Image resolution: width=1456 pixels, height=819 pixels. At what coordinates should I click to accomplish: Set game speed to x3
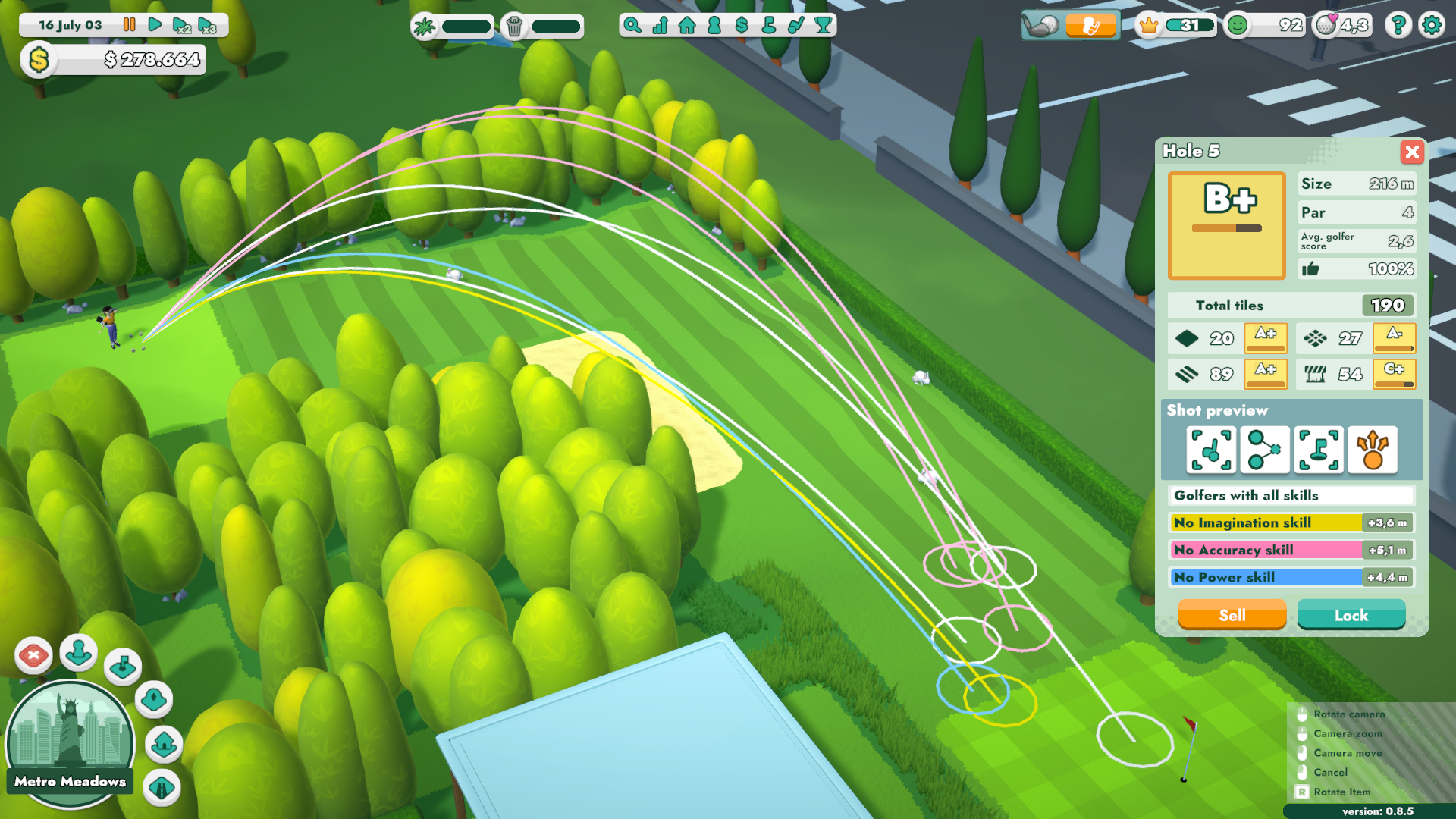pyautogui.click(x=206, y=26)
